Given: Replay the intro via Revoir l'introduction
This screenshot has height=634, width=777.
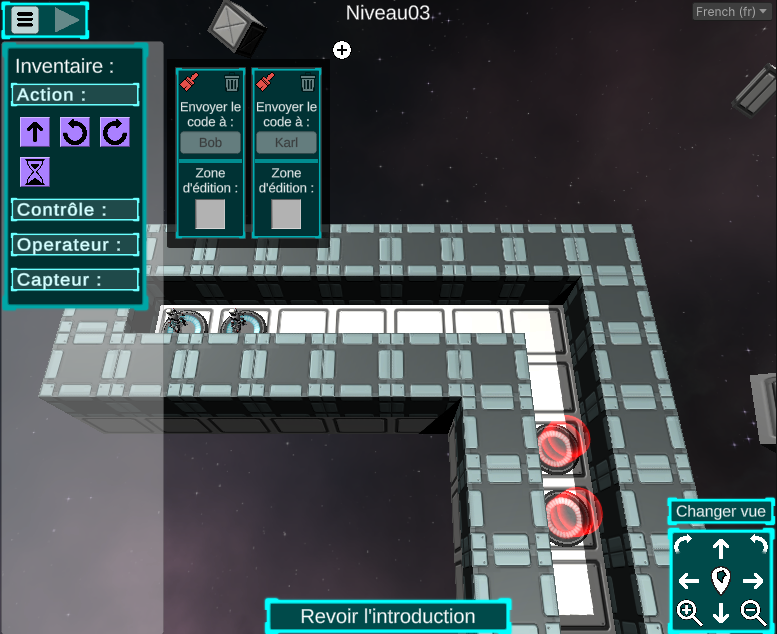Looking at the screenshot, I should pos(387,616).
